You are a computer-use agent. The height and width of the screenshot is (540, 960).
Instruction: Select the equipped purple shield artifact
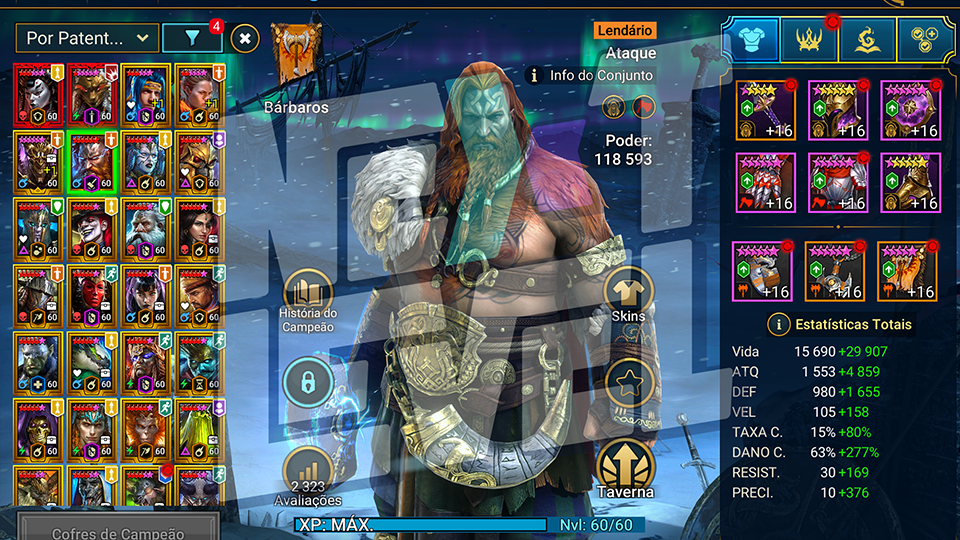pyautogui.click(x=910, y=110)
